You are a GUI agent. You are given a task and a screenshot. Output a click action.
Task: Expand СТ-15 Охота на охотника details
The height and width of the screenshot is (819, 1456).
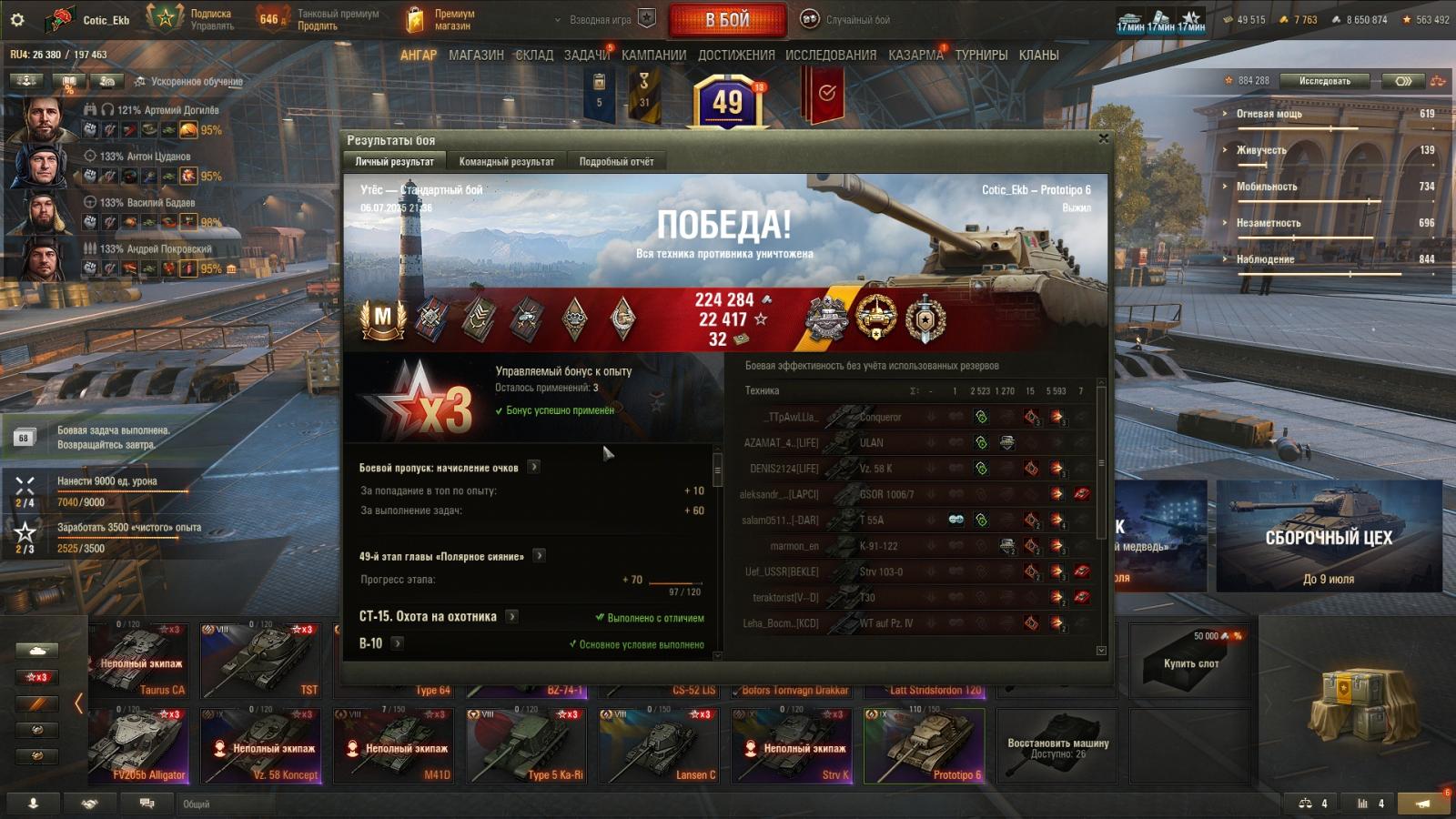(512, 616)
